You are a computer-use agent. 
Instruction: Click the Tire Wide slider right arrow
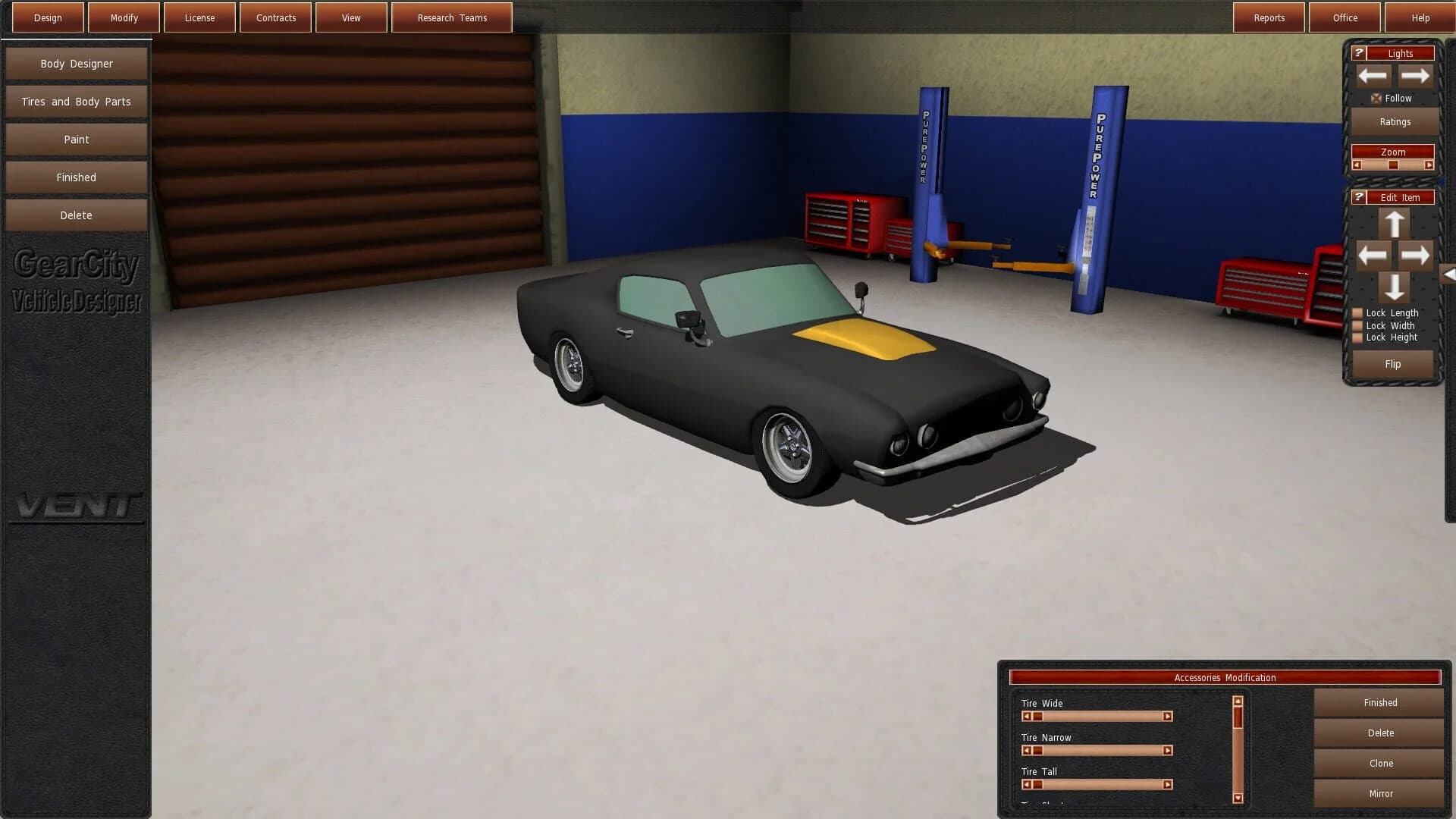(1166, 716)
